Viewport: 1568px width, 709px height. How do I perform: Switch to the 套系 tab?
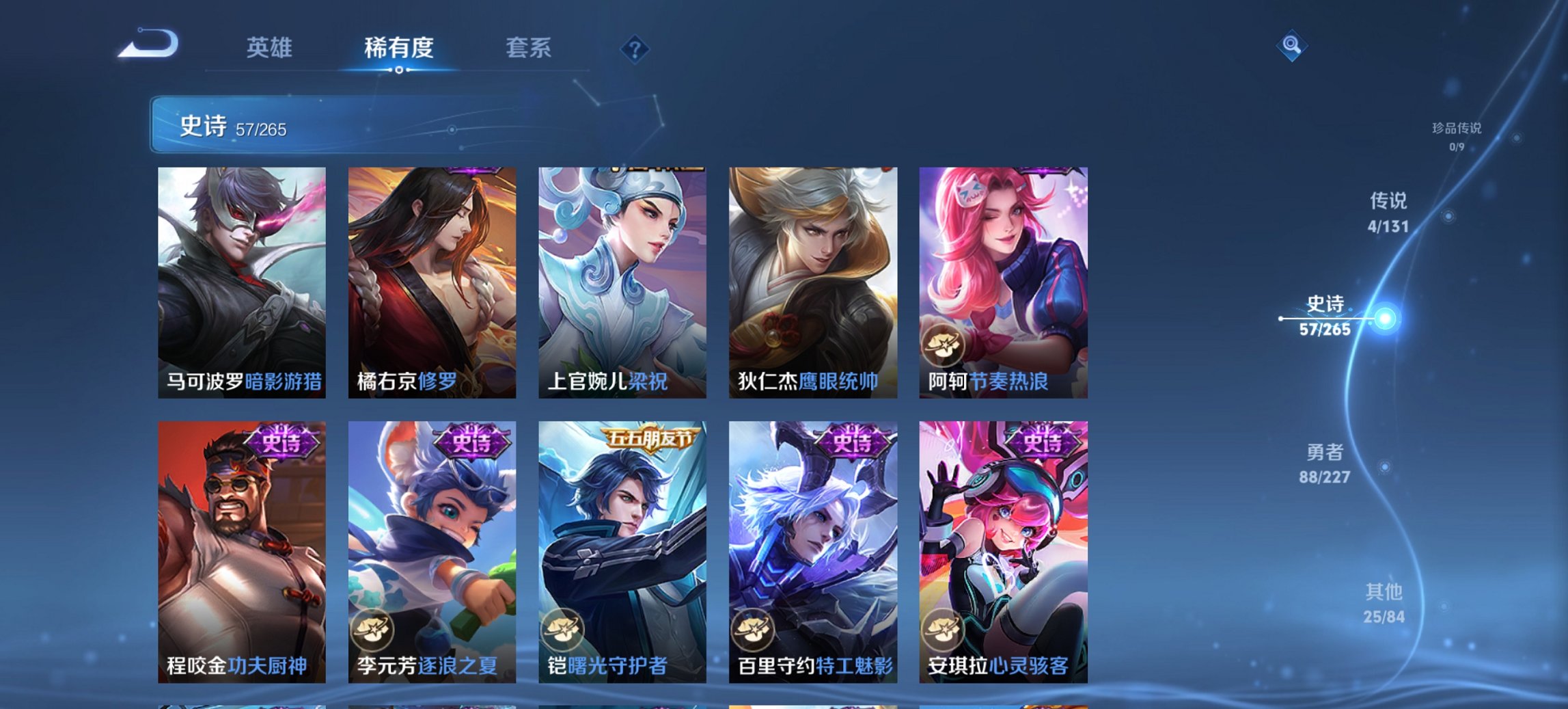pos(528,48)
